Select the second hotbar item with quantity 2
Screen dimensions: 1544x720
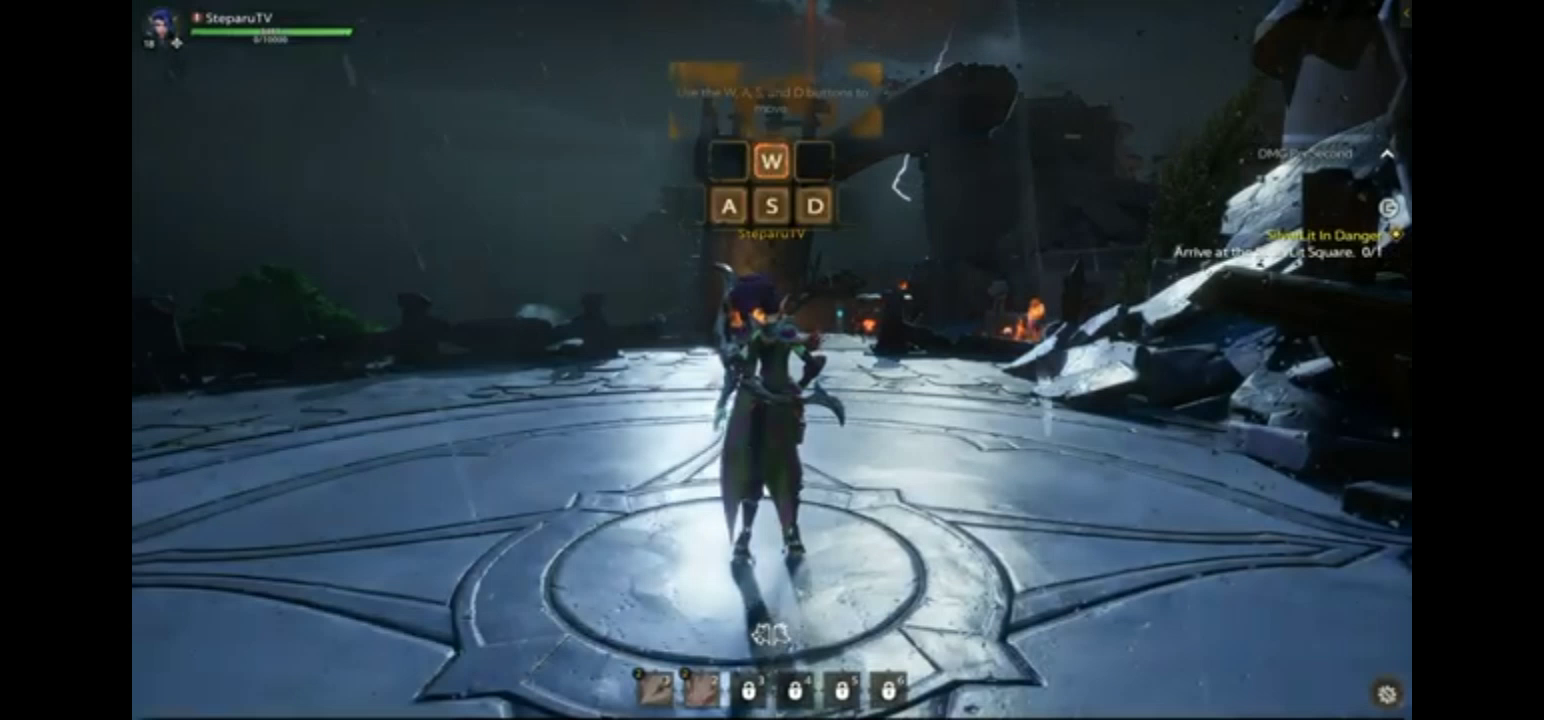click(x=700, y=690)
